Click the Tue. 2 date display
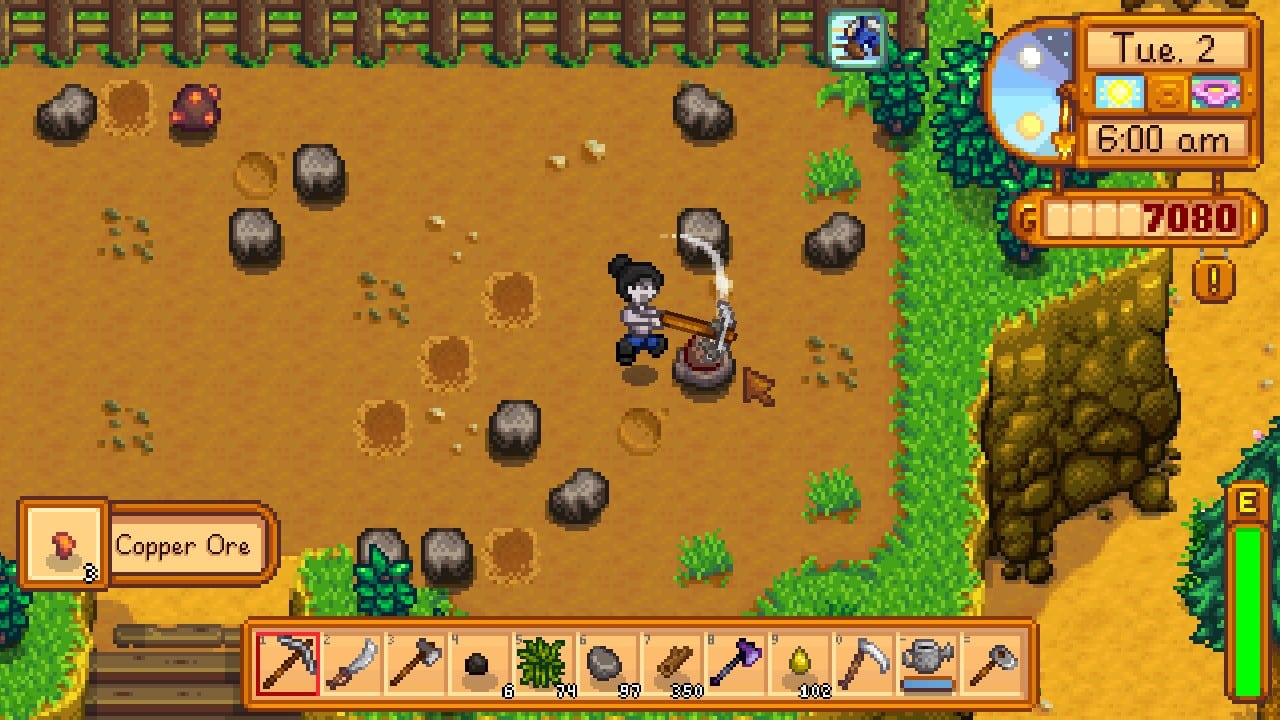 pyautogui.click(x=1168, y=48)
